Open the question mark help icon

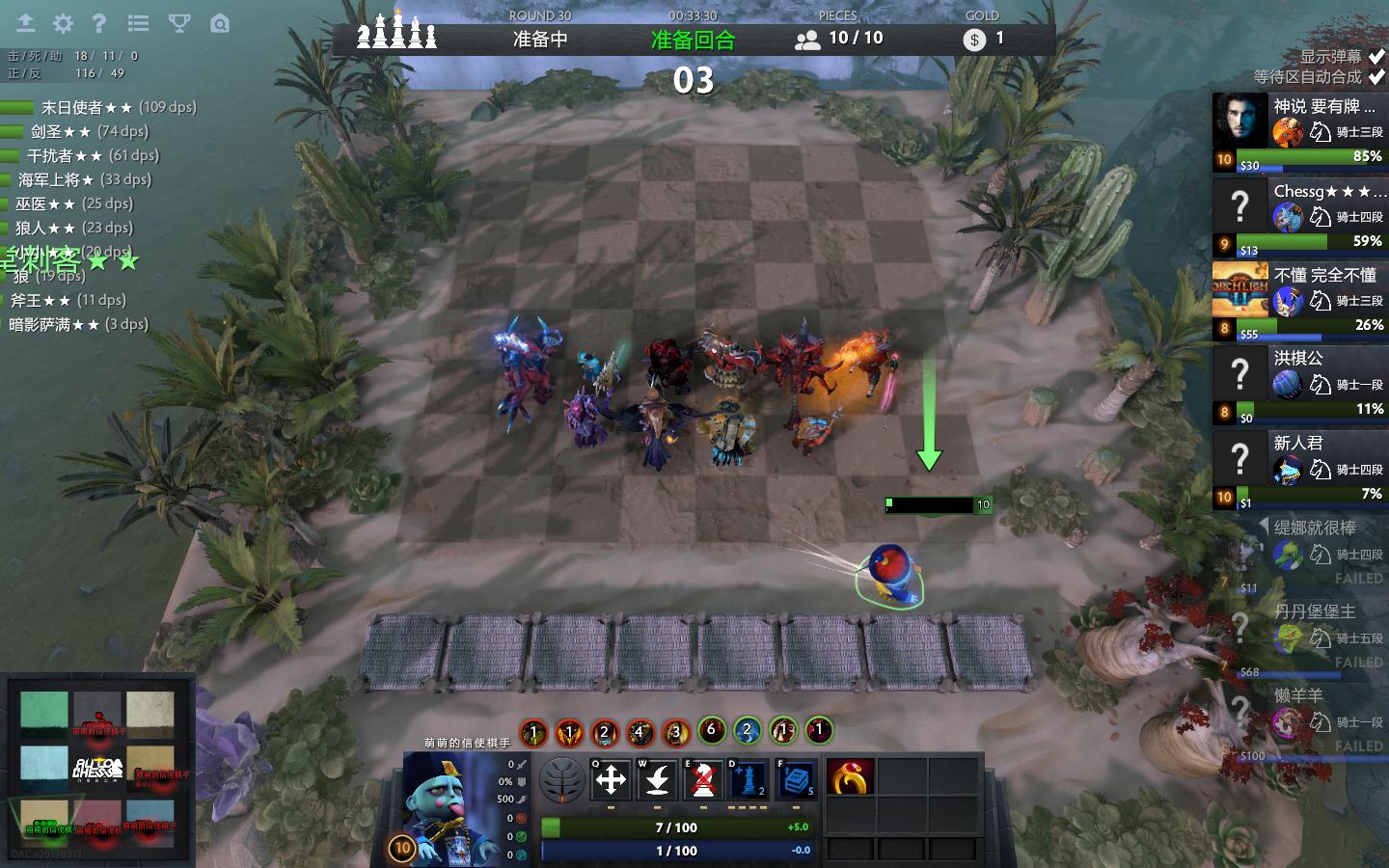99,23
